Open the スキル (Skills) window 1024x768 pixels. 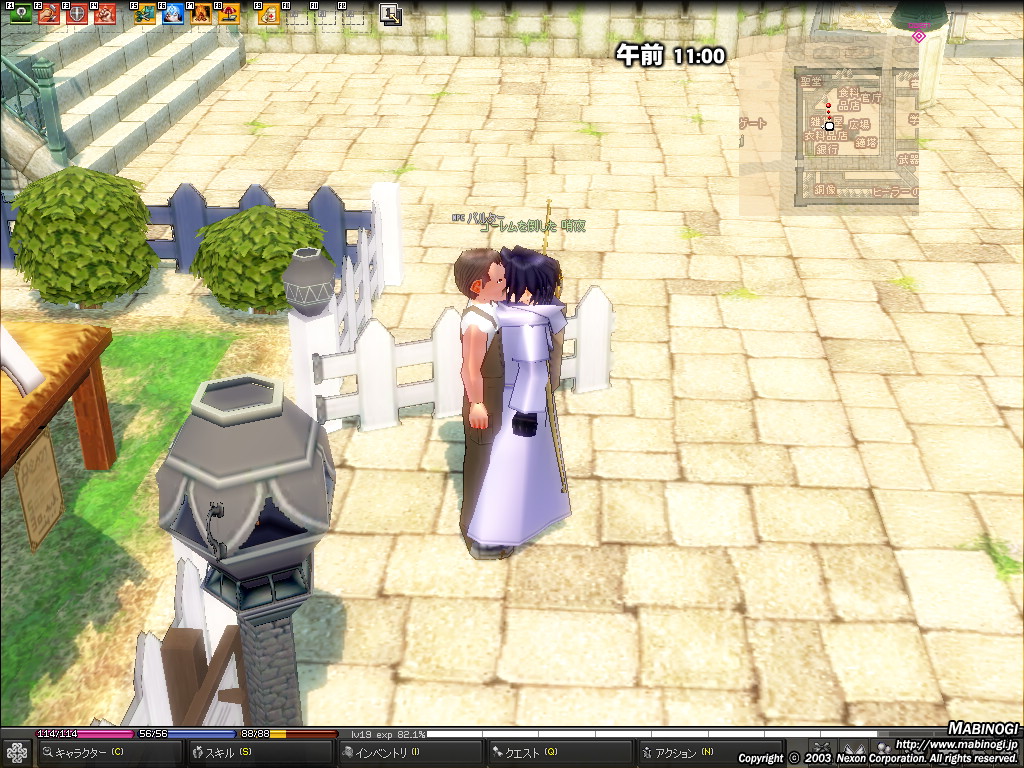click(x=225, y=753)
